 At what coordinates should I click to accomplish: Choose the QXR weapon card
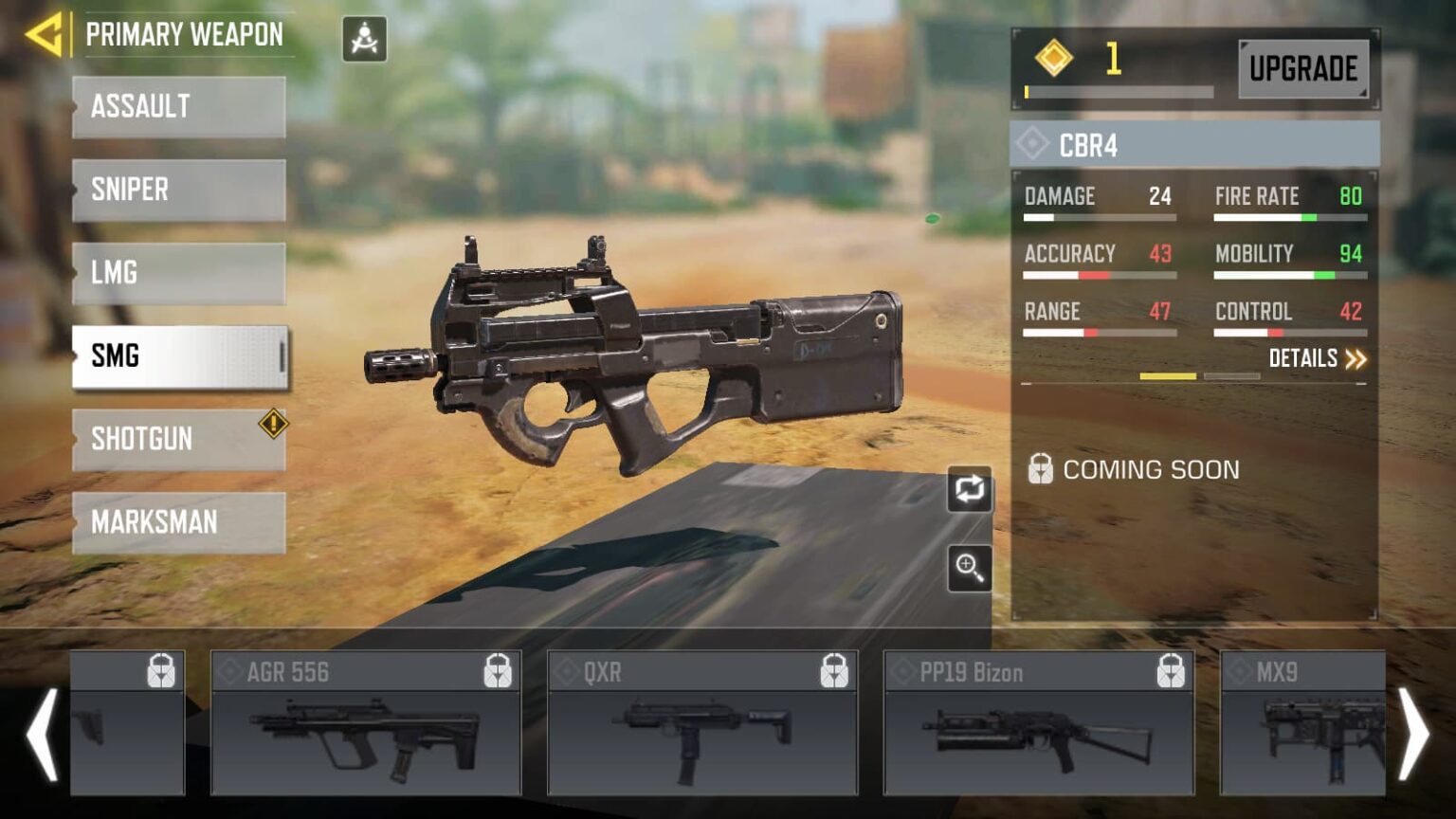point(702,722)
